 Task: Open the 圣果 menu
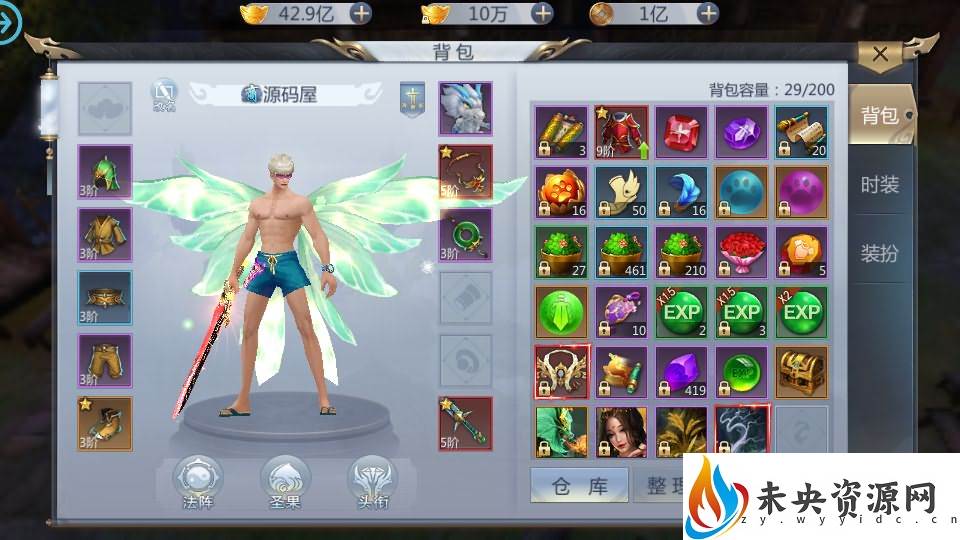point(285,483)
